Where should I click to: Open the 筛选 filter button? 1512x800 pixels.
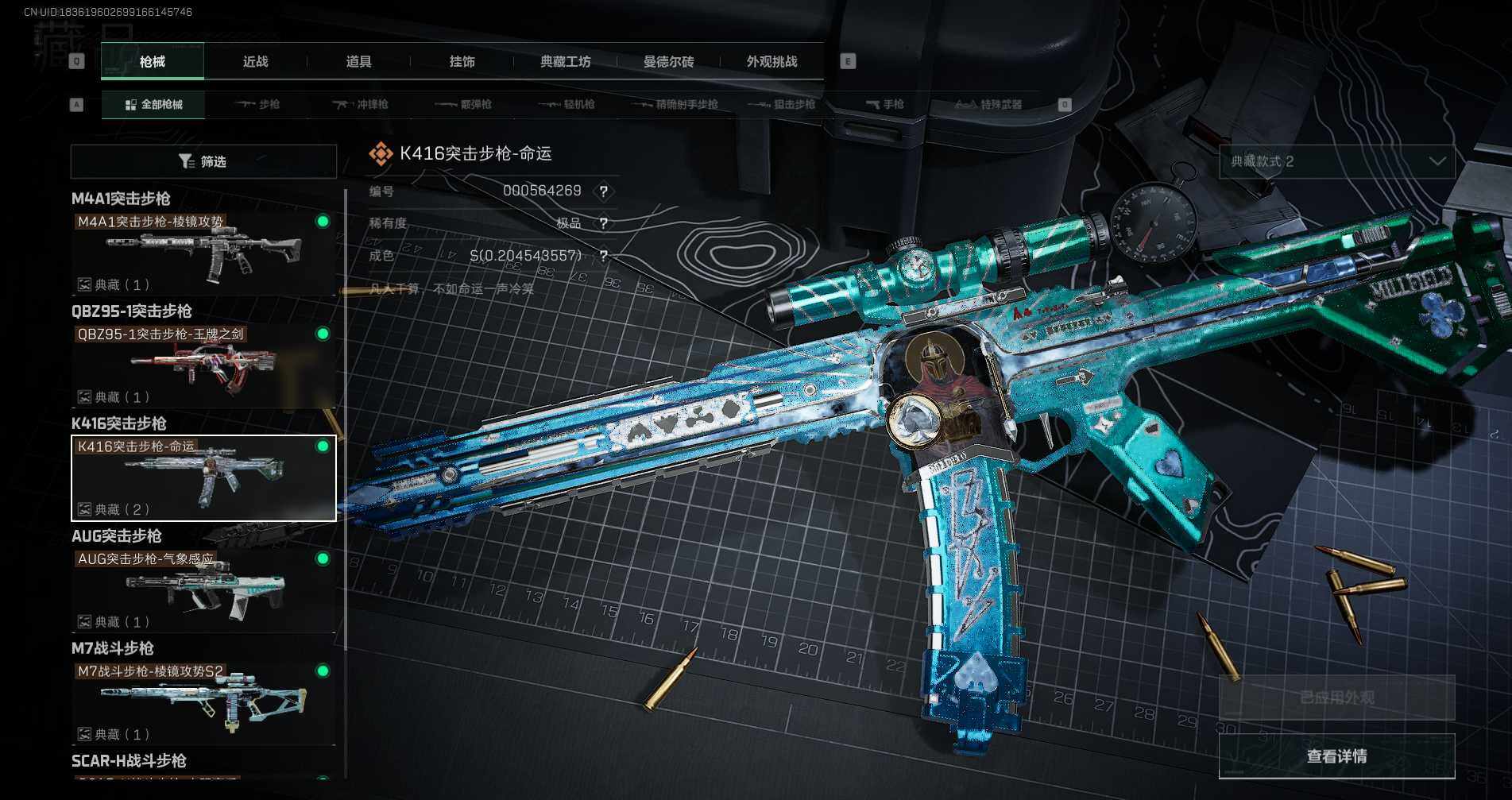(203, 162)
